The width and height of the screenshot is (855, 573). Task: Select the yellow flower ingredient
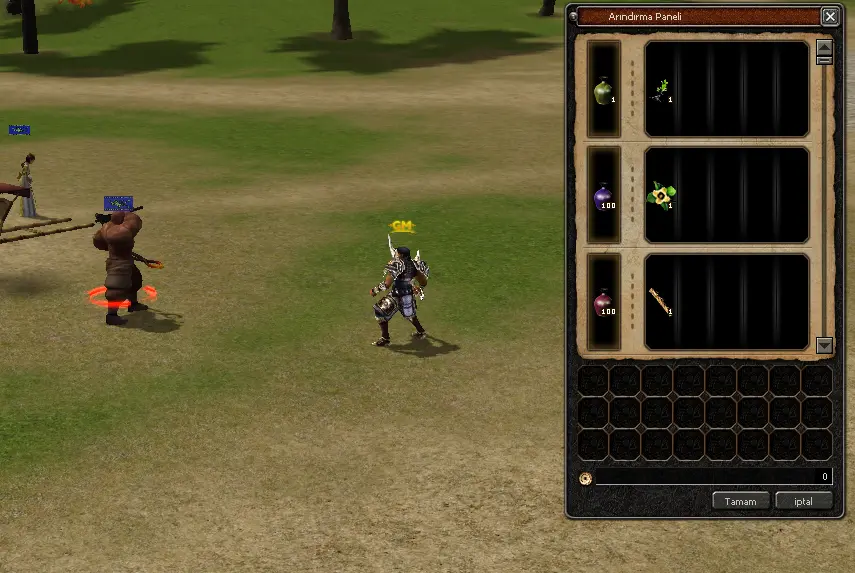coord(660,196)
